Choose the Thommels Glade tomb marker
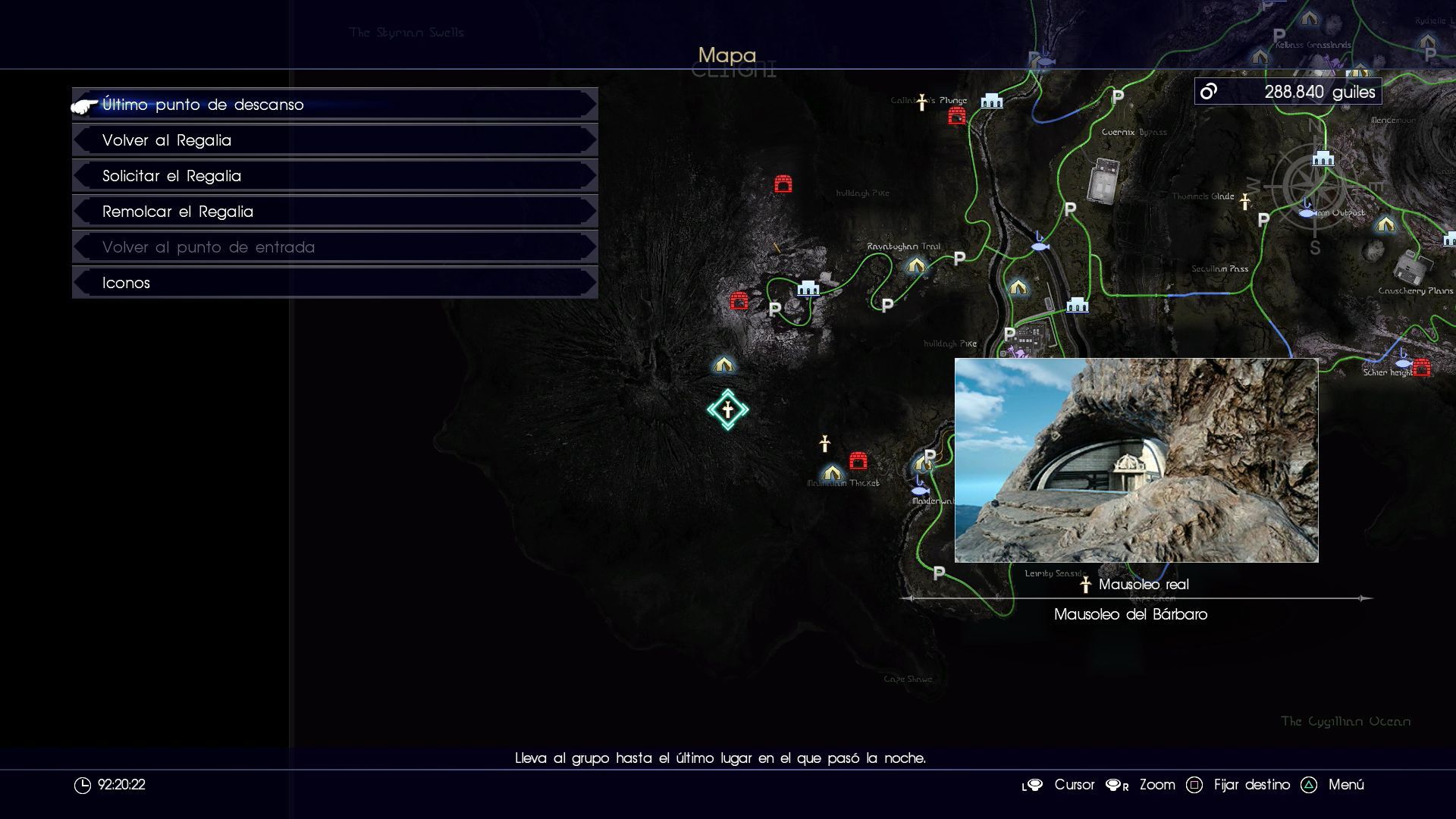 (x=1244, y=201)
